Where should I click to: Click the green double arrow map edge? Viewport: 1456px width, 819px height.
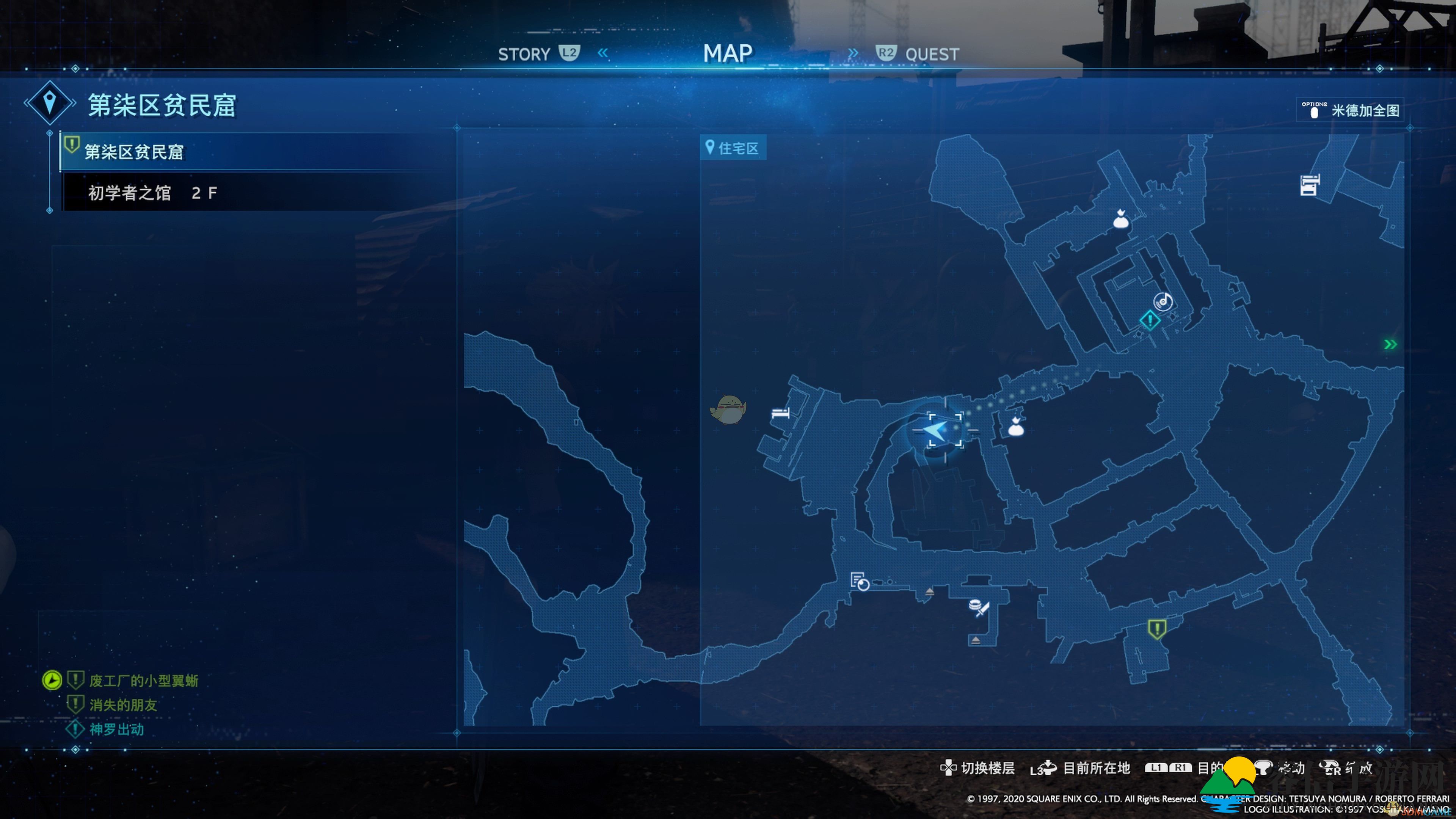(x=1390, y=344)
